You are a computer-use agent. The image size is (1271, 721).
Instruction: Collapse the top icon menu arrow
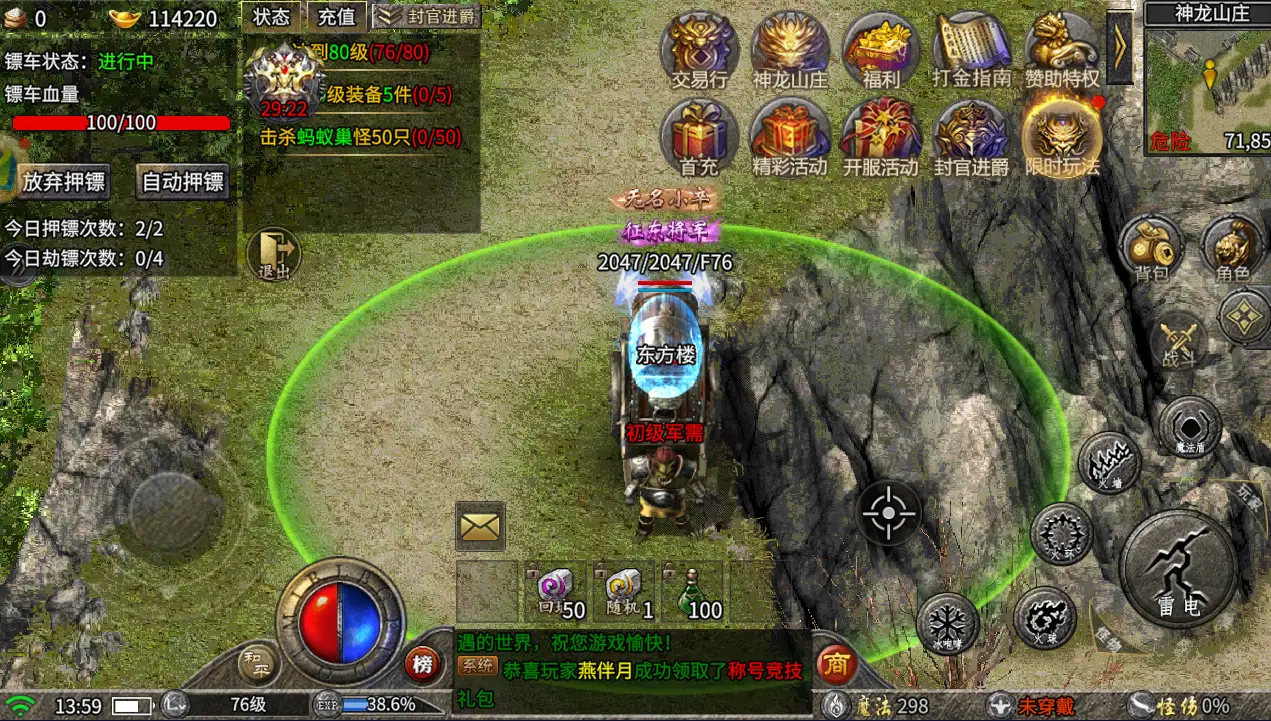[x=1119, y=46]
